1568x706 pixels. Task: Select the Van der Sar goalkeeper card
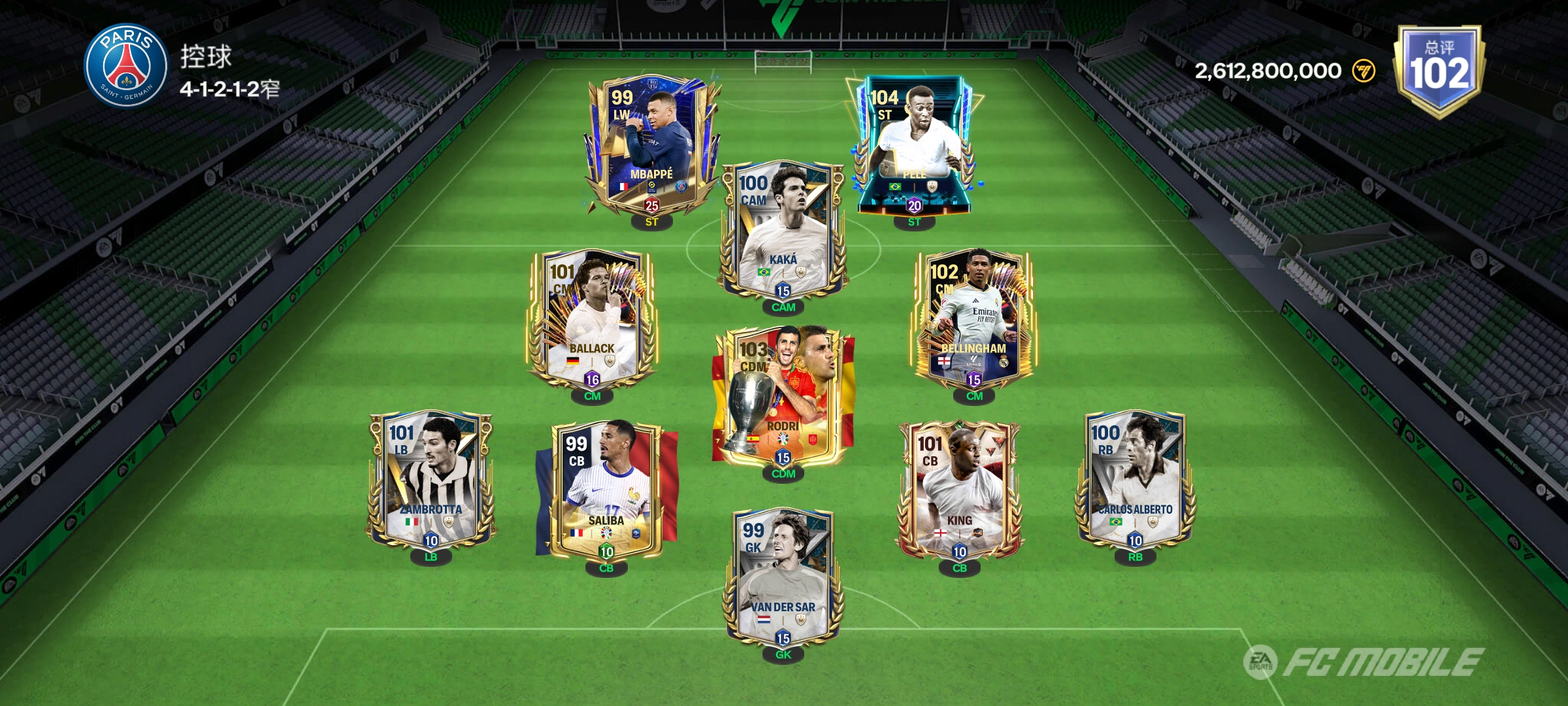pos(783,579)
